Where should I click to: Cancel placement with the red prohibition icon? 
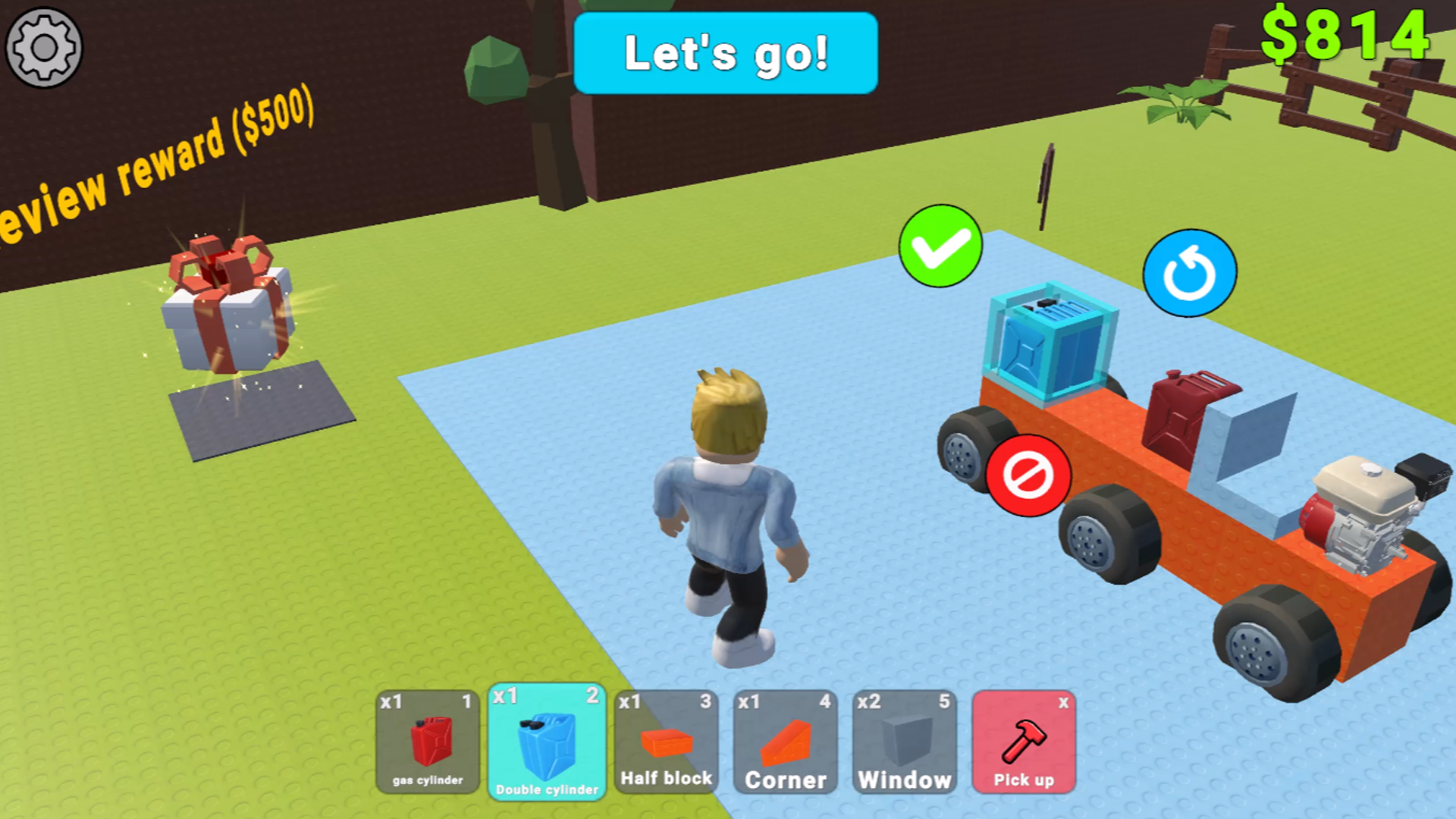tap(1028, 474)
